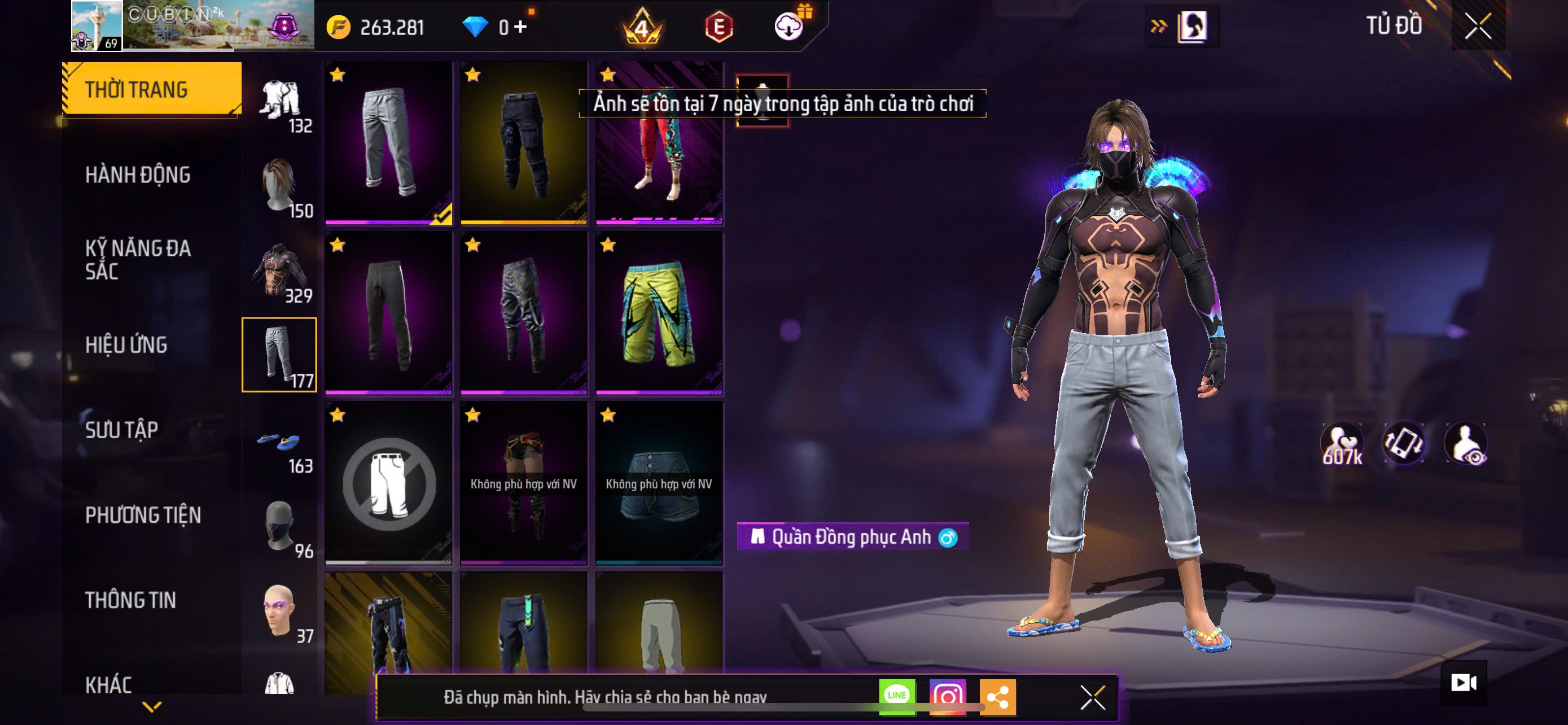
Task: Open the Hành Động menu tab
Action: click(x=138, y=175)
